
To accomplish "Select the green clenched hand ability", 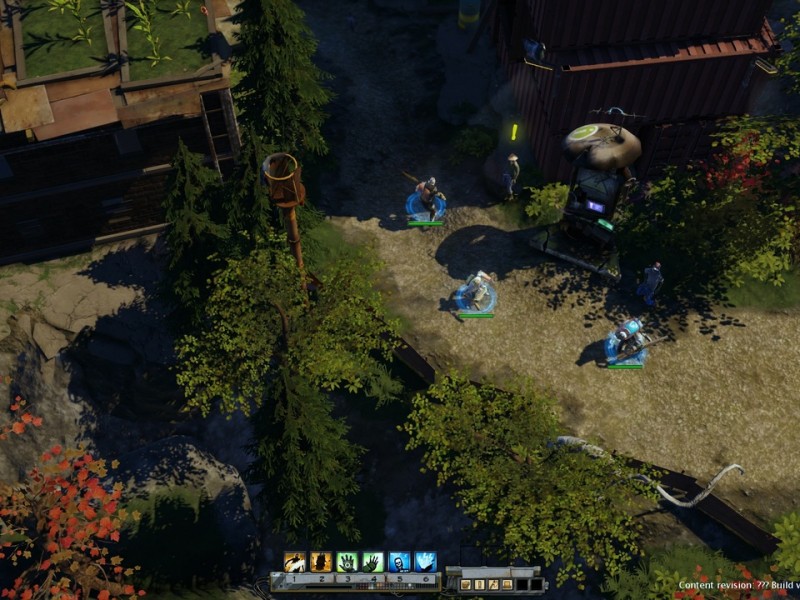I will pos(372,562).
